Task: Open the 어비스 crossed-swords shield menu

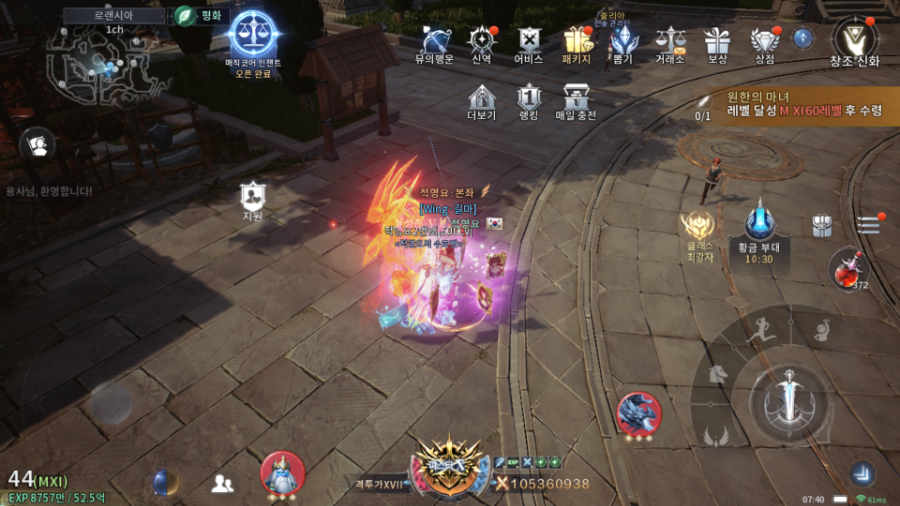Action: tap(528, 41)
